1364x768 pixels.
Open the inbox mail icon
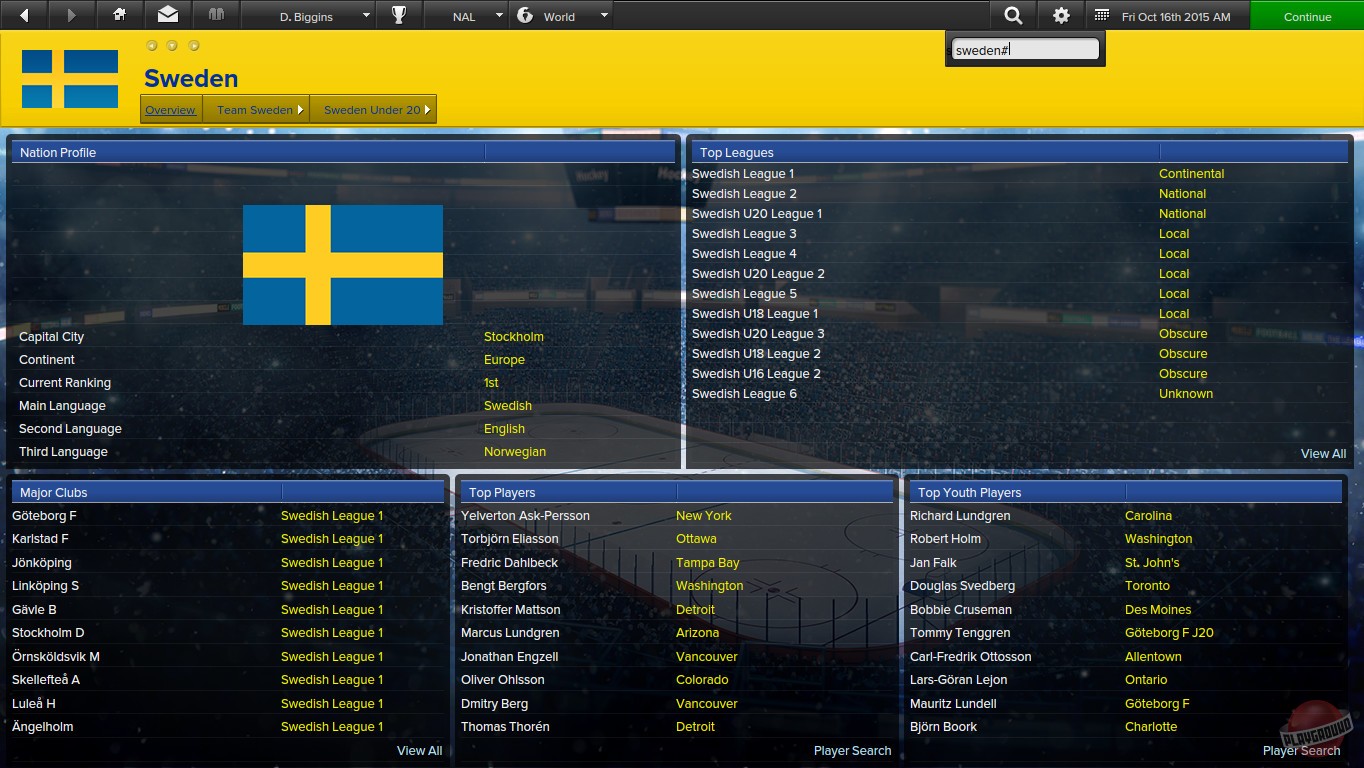coord(167,15)
